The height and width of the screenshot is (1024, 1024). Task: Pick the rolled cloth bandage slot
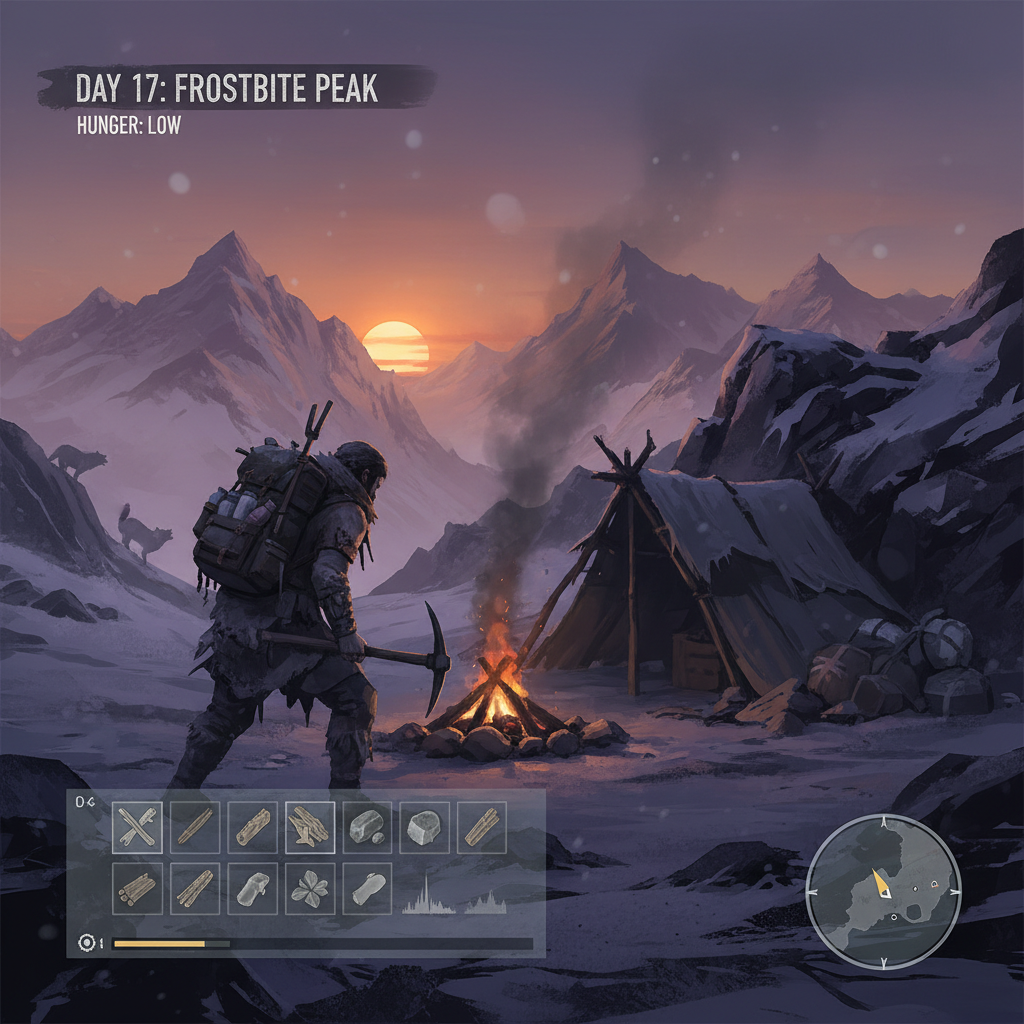click(367, 887)
